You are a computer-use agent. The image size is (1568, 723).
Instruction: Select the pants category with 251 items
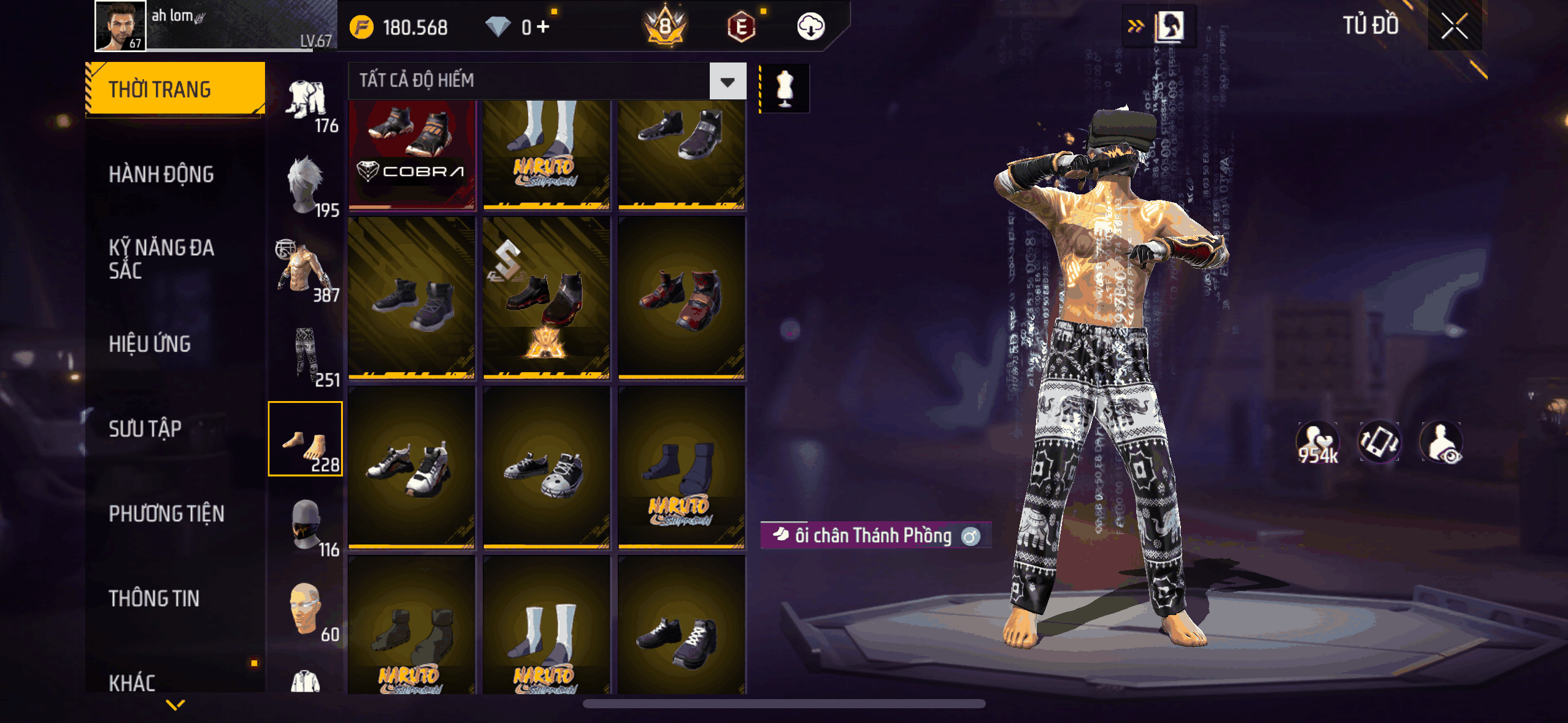pyautogui.click(x=306, y=356)
